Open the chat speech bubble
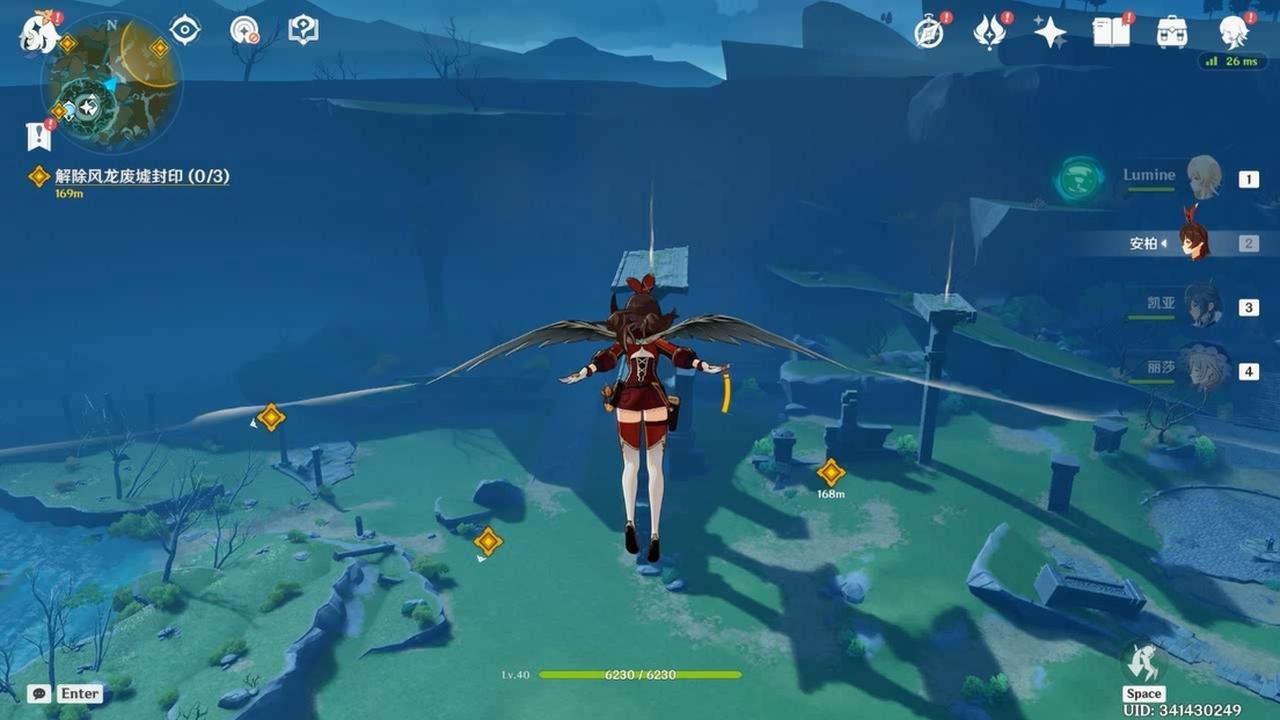 [38, 693]
